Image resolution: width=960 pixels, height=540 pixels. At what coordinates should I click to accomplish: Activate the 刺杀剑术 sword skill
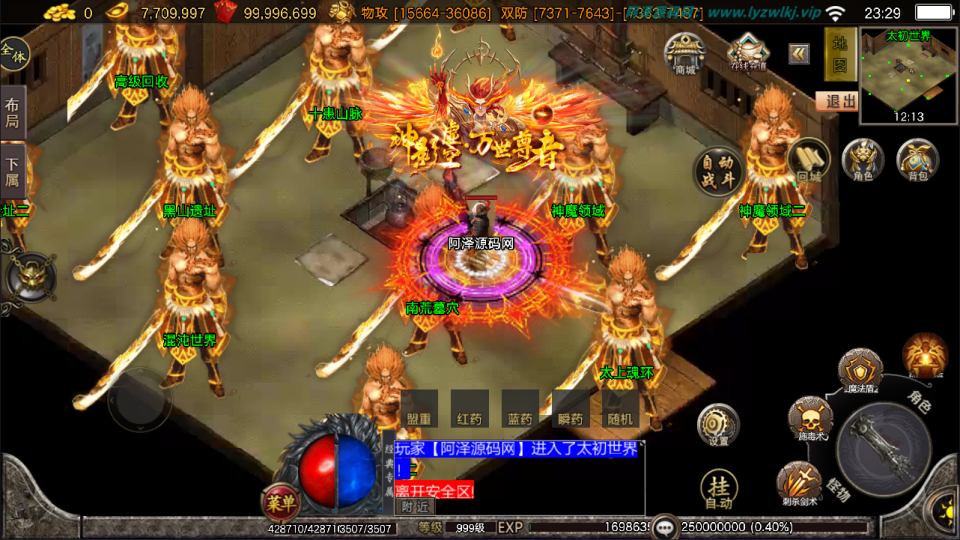pyautogui.click(x=803, y=481)
